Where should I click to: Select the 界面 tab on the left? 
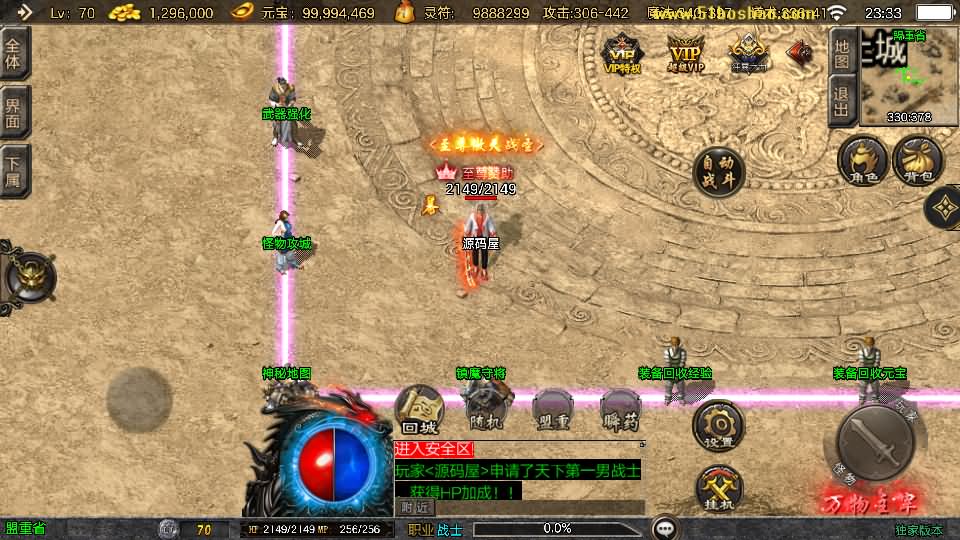tap(14, 112)
